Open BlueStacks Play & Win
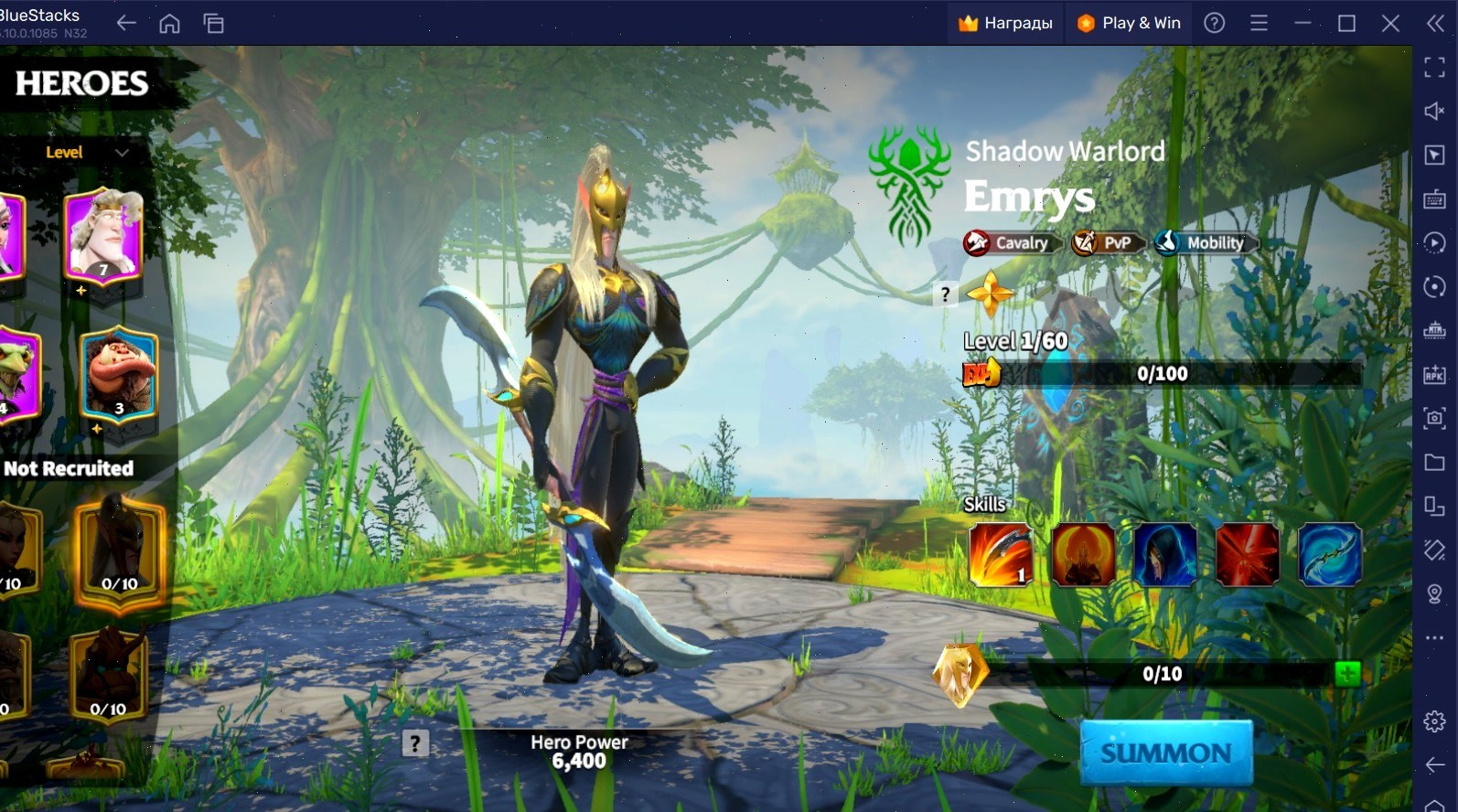Image resolution: width=1458 pixels, height=812 pixels. coord(1129,23)
